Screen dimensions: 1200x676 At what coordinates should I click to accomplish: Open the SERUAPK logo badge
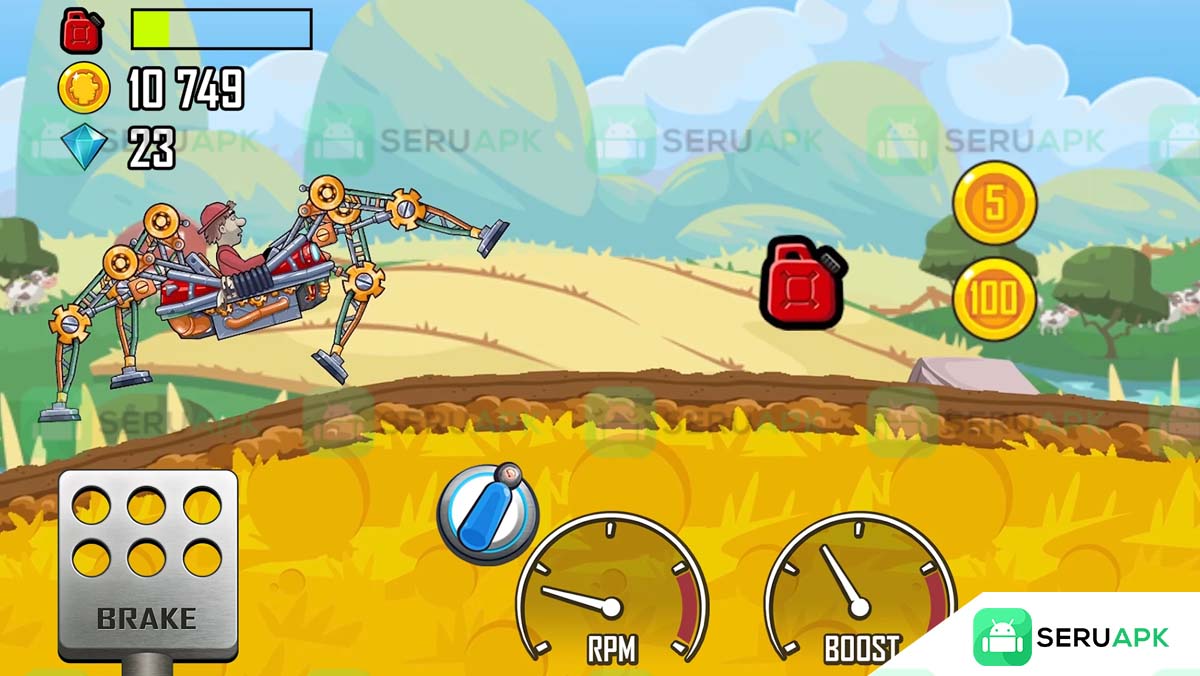click(1070, 637)
